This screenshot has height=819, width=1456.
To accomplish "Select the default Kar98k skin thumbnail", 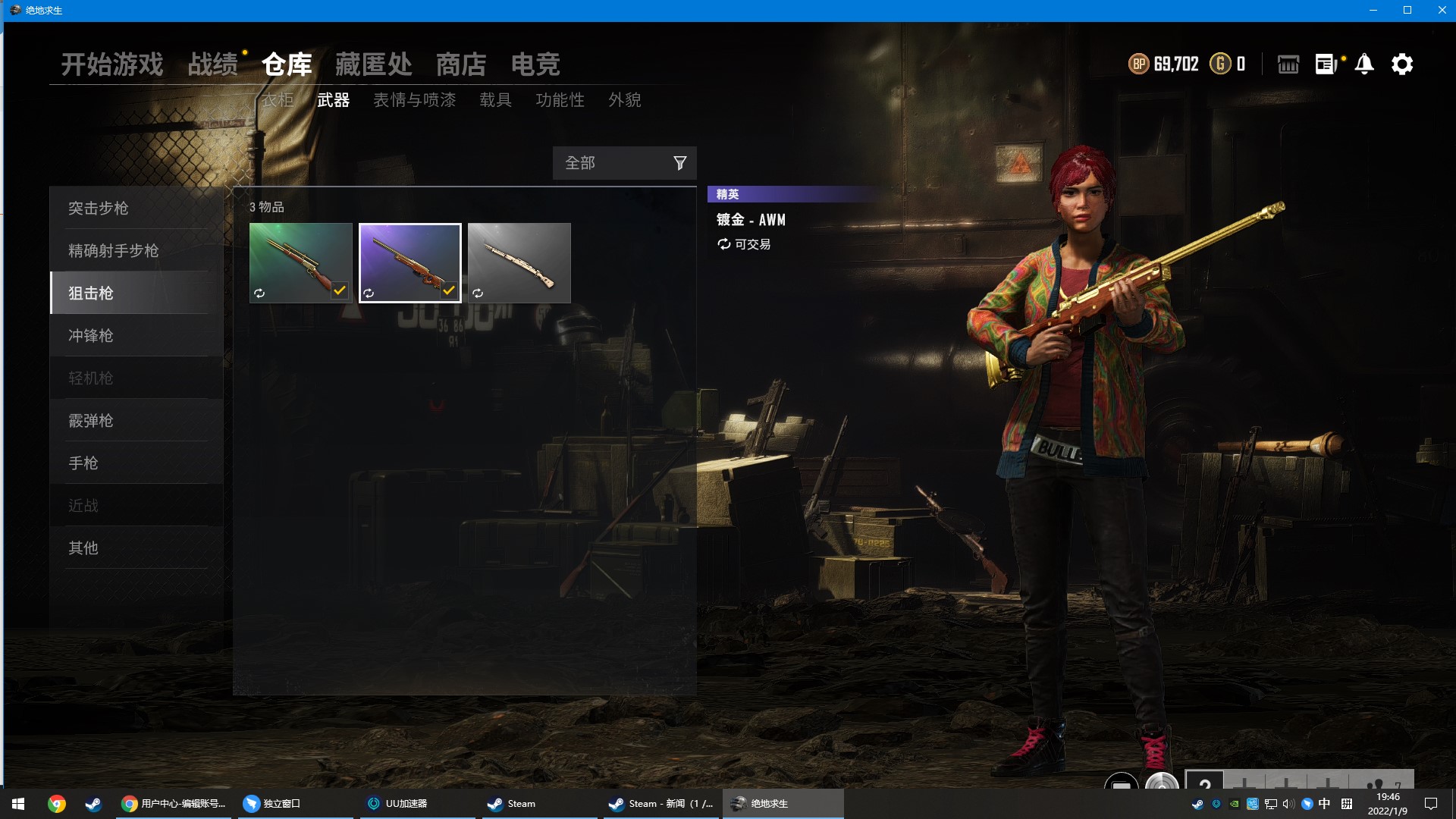I will 519,262.
